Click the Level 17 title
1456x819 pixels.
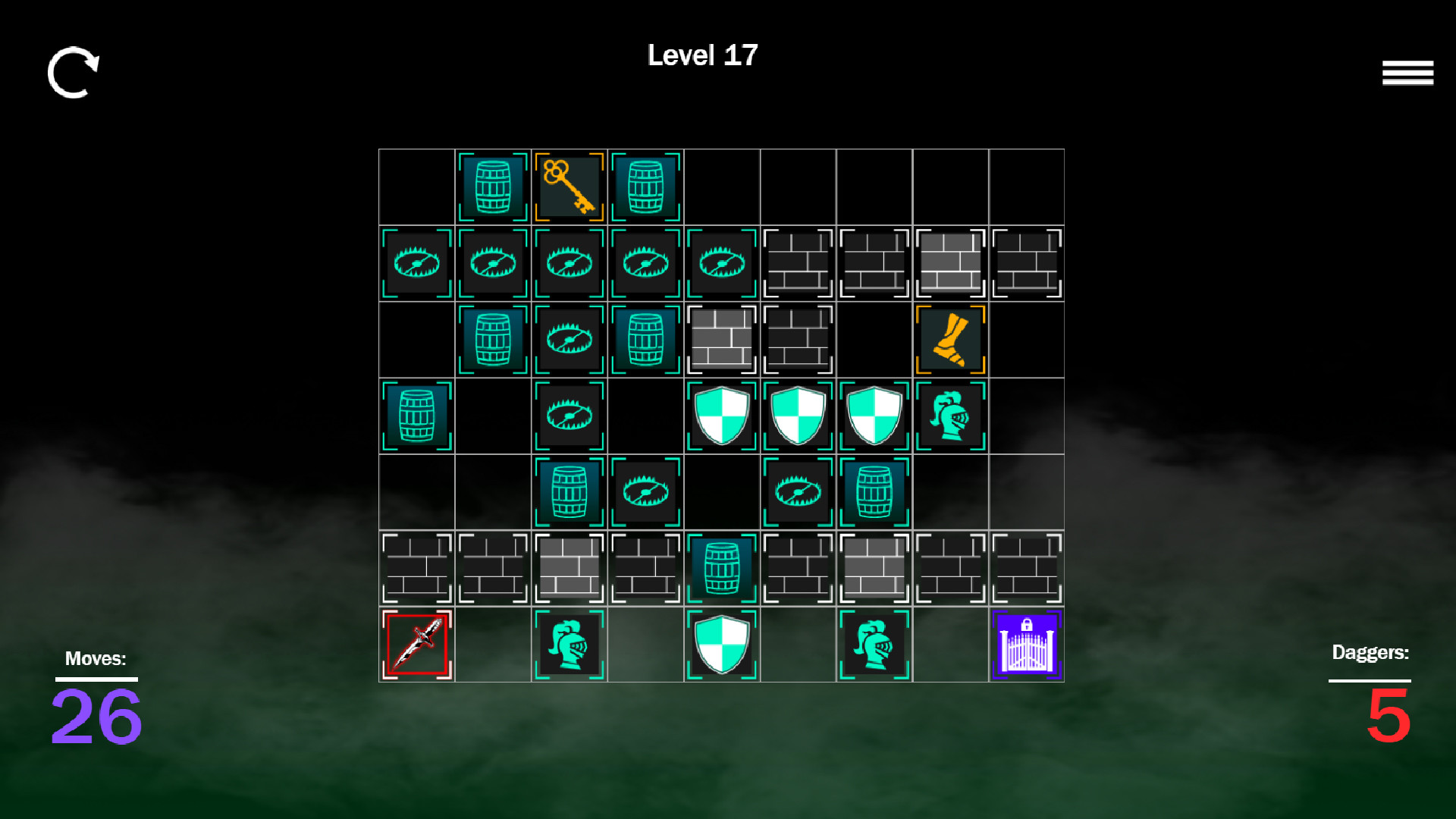pyautogui.click(x=701, y=55)
